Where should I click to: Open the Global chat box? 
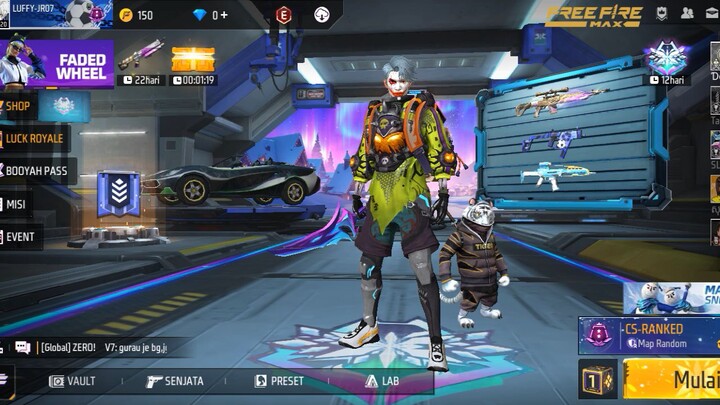point(100,347)
